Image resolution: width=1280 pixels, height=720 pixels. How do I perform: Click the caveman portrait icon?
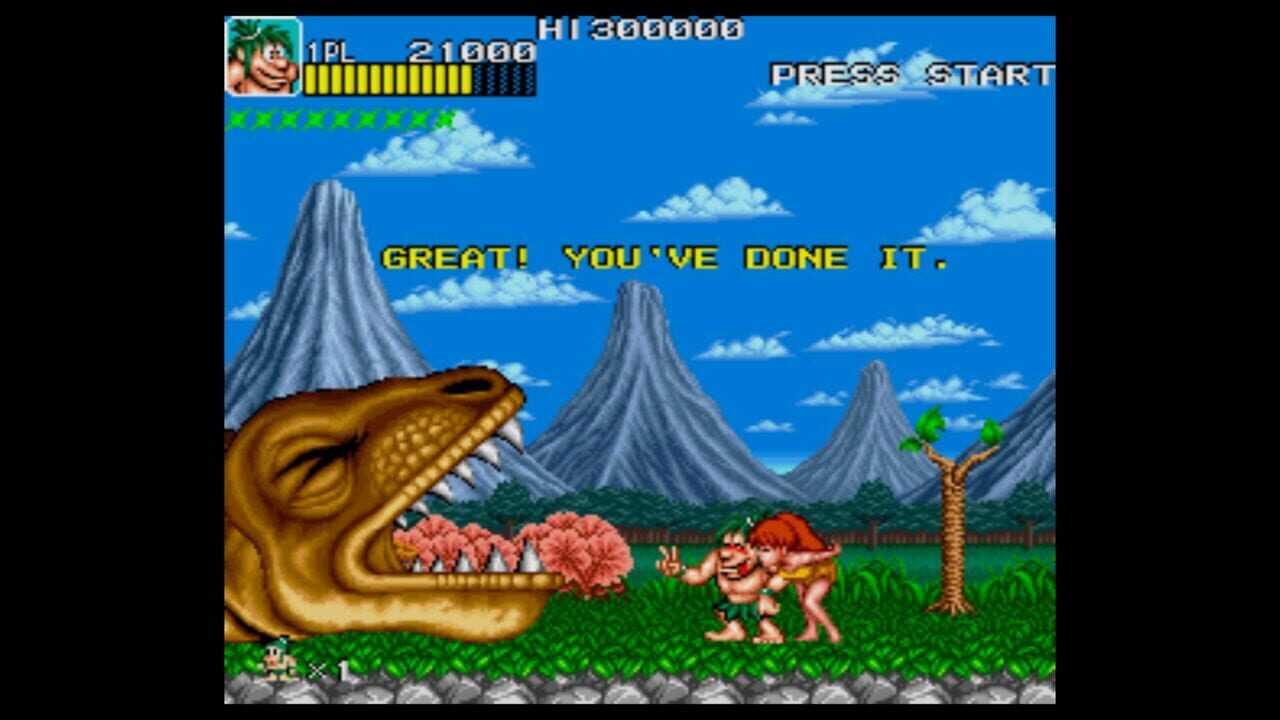click(265, 55)
